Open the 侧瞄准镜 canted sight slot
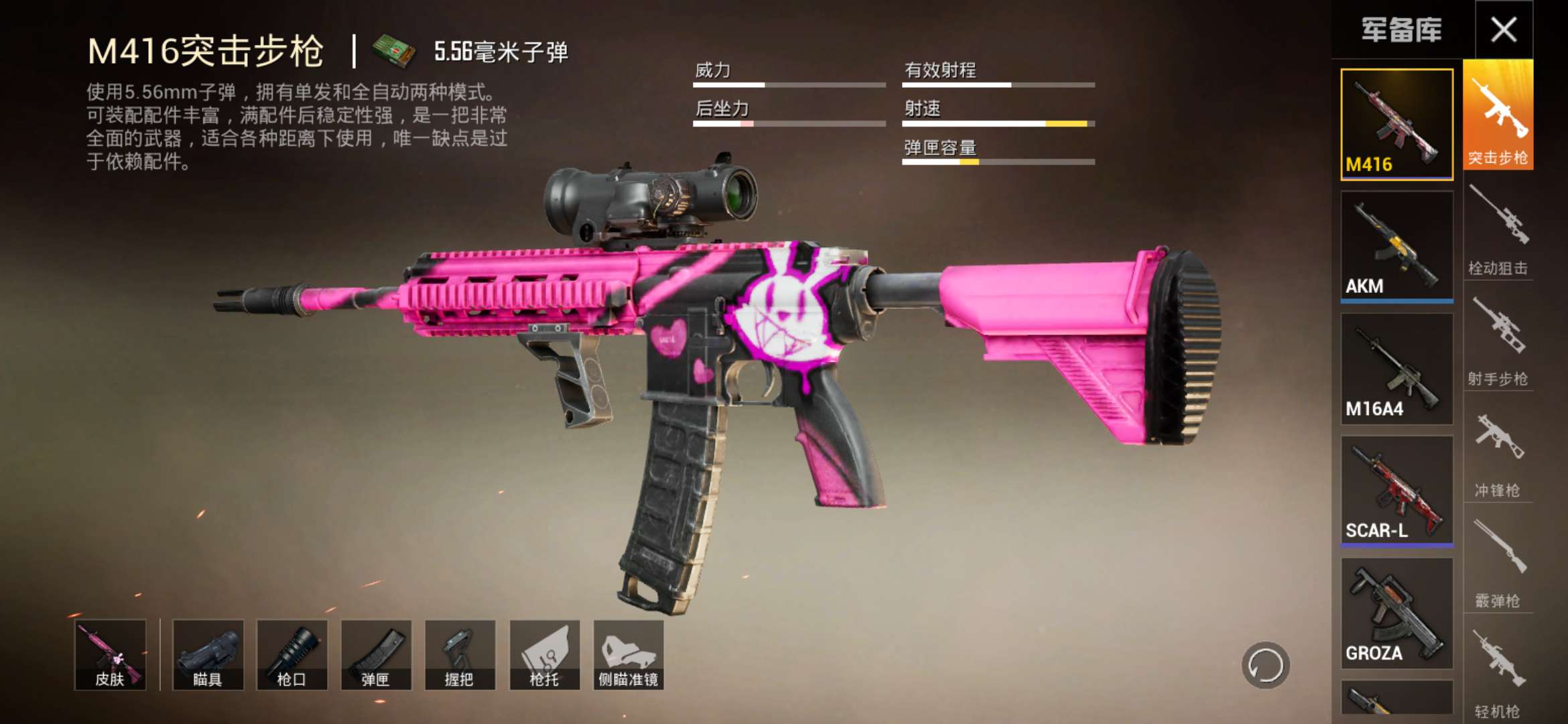Viewport: 1568px width, 724px height. point(629,654)
